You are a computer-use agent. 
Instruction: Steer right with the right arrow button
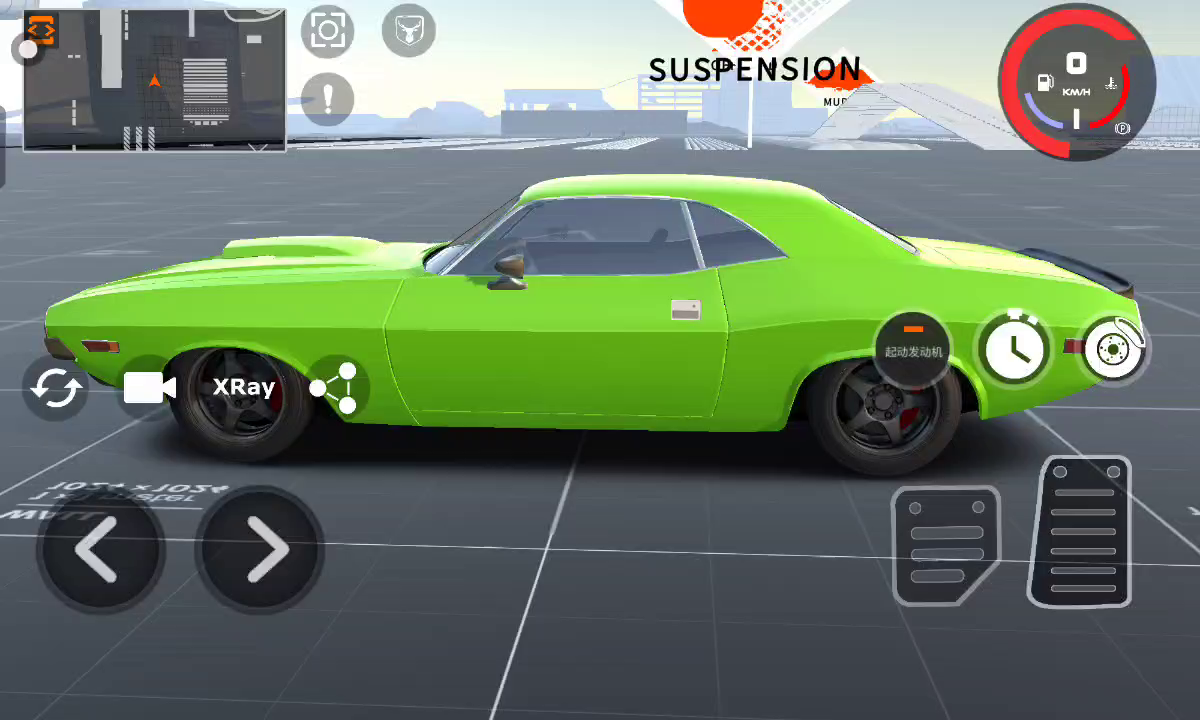tap(260, 549)
